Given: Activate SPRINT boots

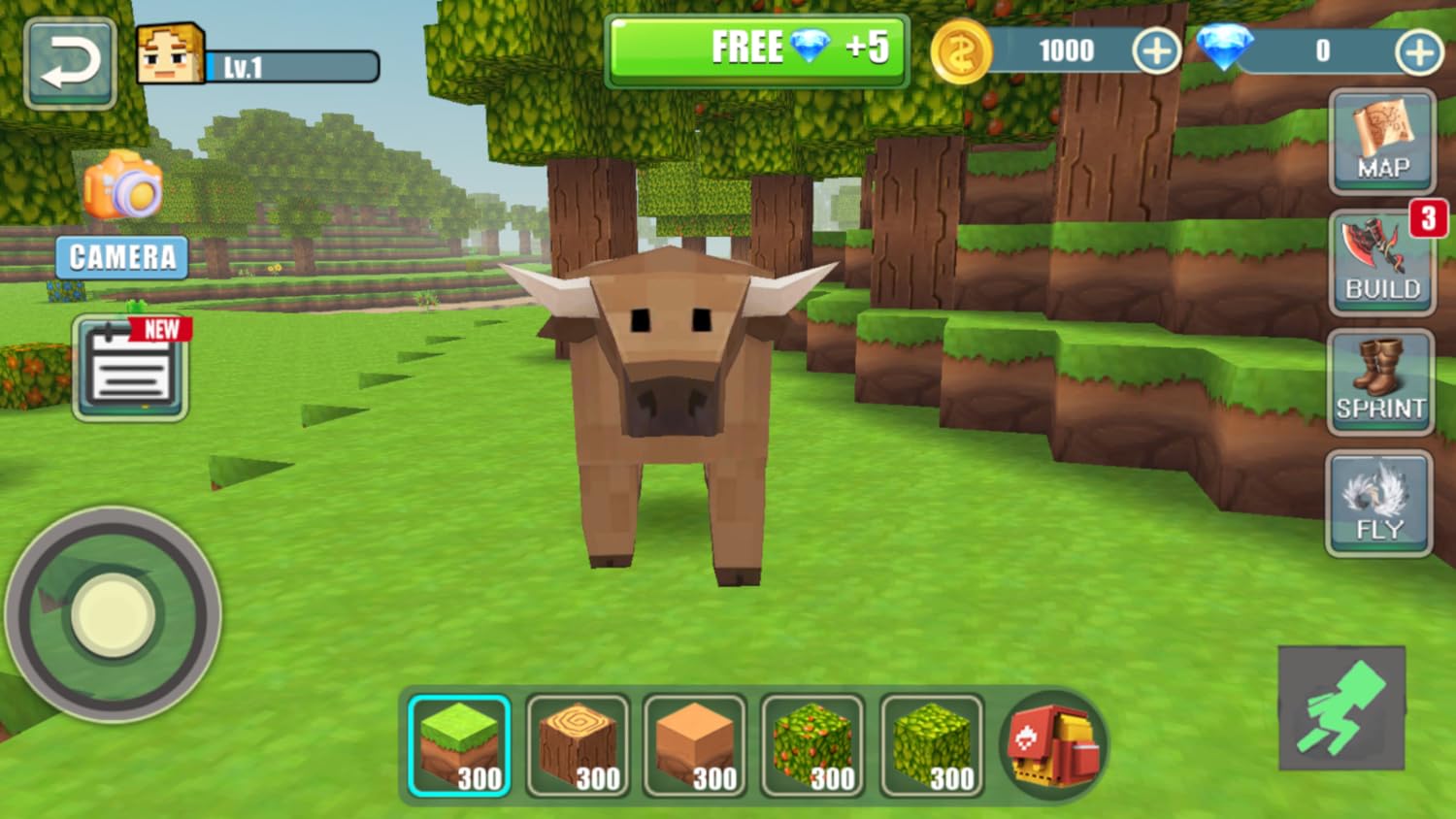Looking at the screenshot, I should tap(1380, 382).
